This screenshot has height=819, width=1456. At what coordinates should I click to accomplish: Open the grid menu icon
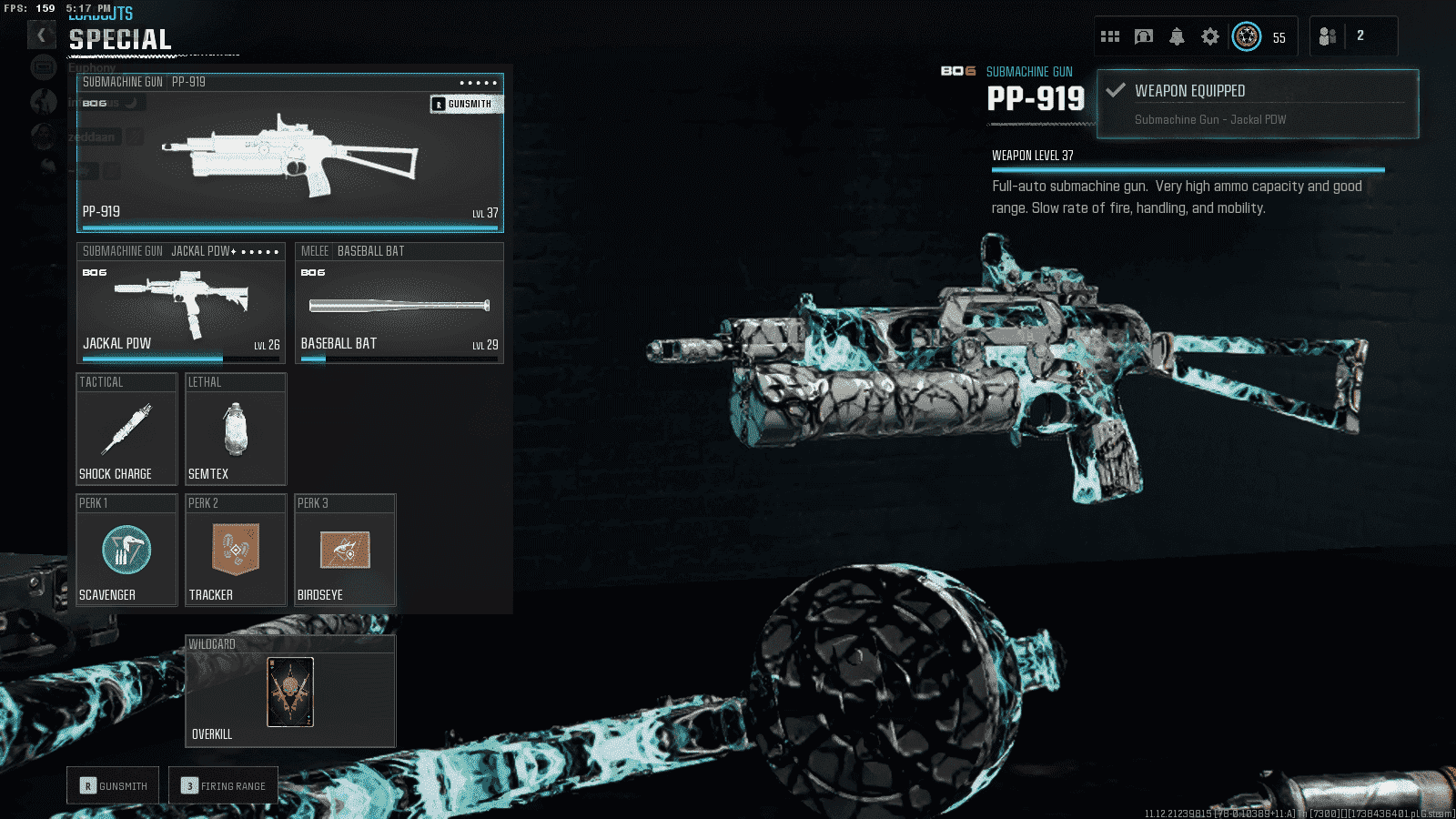1110,36
